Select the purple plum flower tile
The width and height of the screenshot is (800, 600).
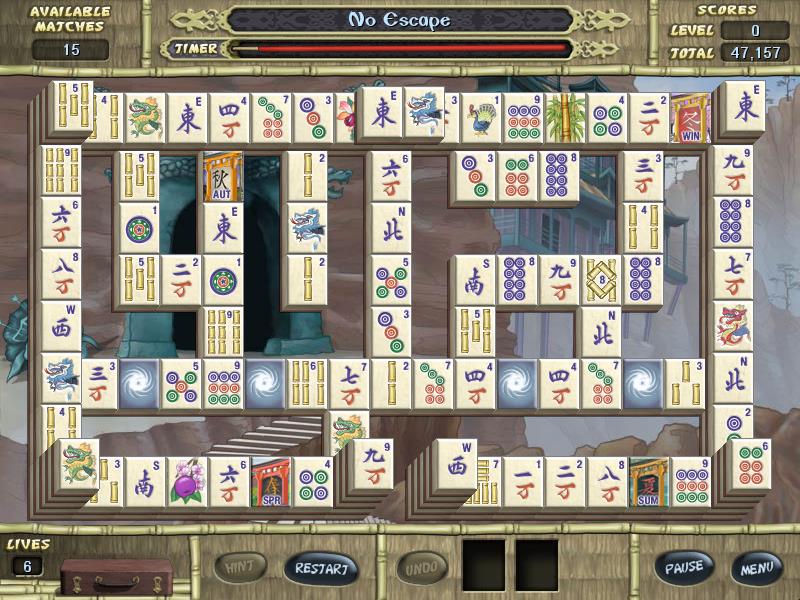187,482
